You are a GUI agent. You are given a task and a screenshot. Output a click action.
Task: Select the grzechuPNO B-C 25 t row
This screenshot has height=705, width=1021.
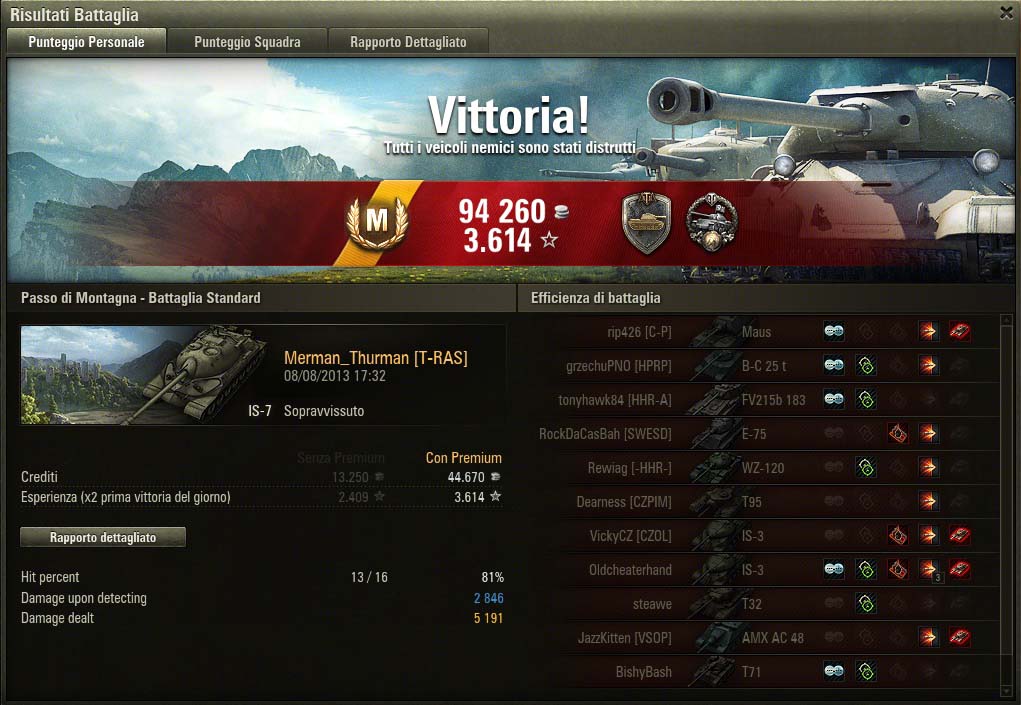[x=760, y=366]
